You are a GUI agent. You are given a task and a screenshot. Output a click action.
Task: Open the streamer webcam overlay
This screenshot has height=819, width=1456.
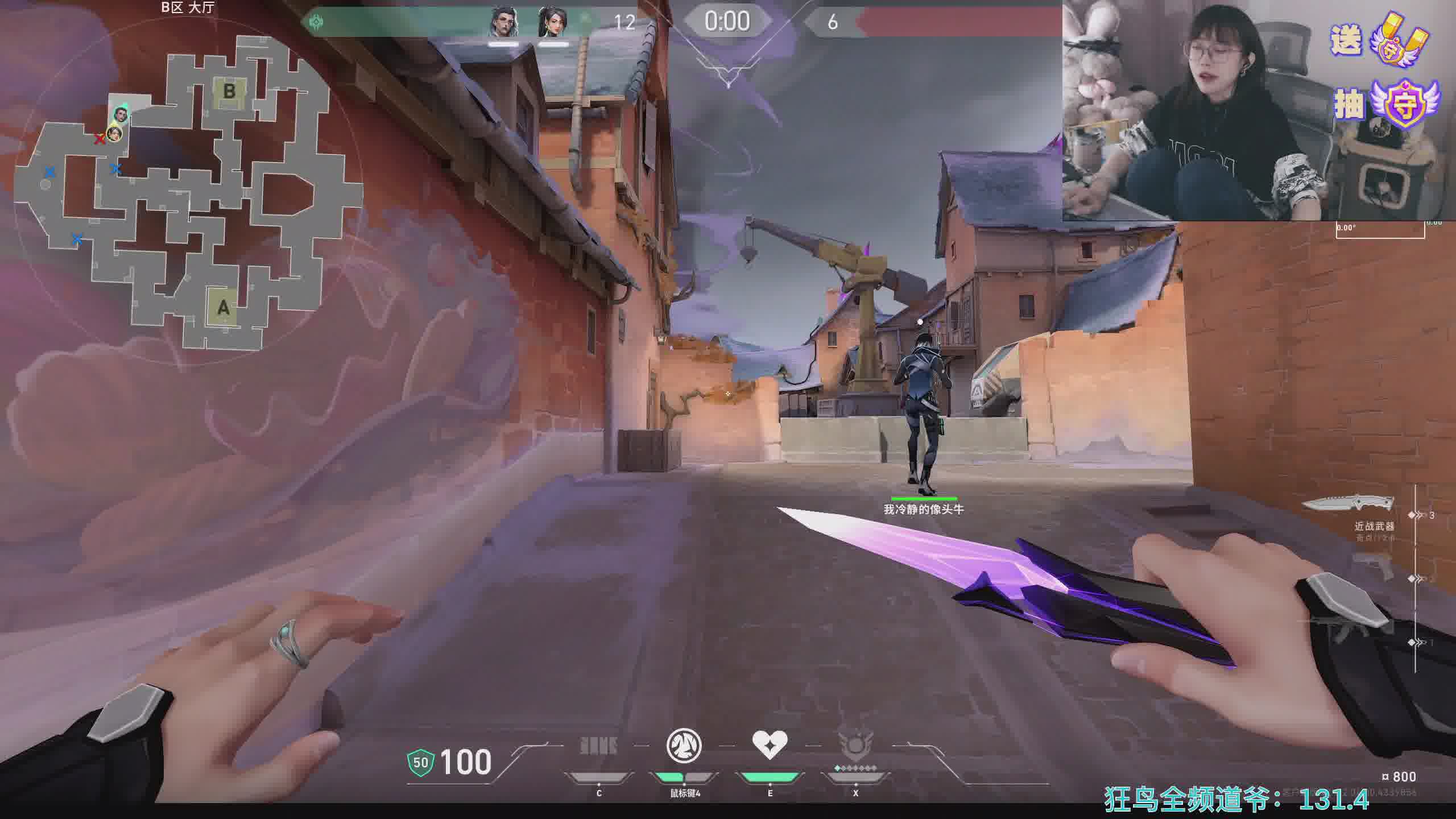[1194, 111]
